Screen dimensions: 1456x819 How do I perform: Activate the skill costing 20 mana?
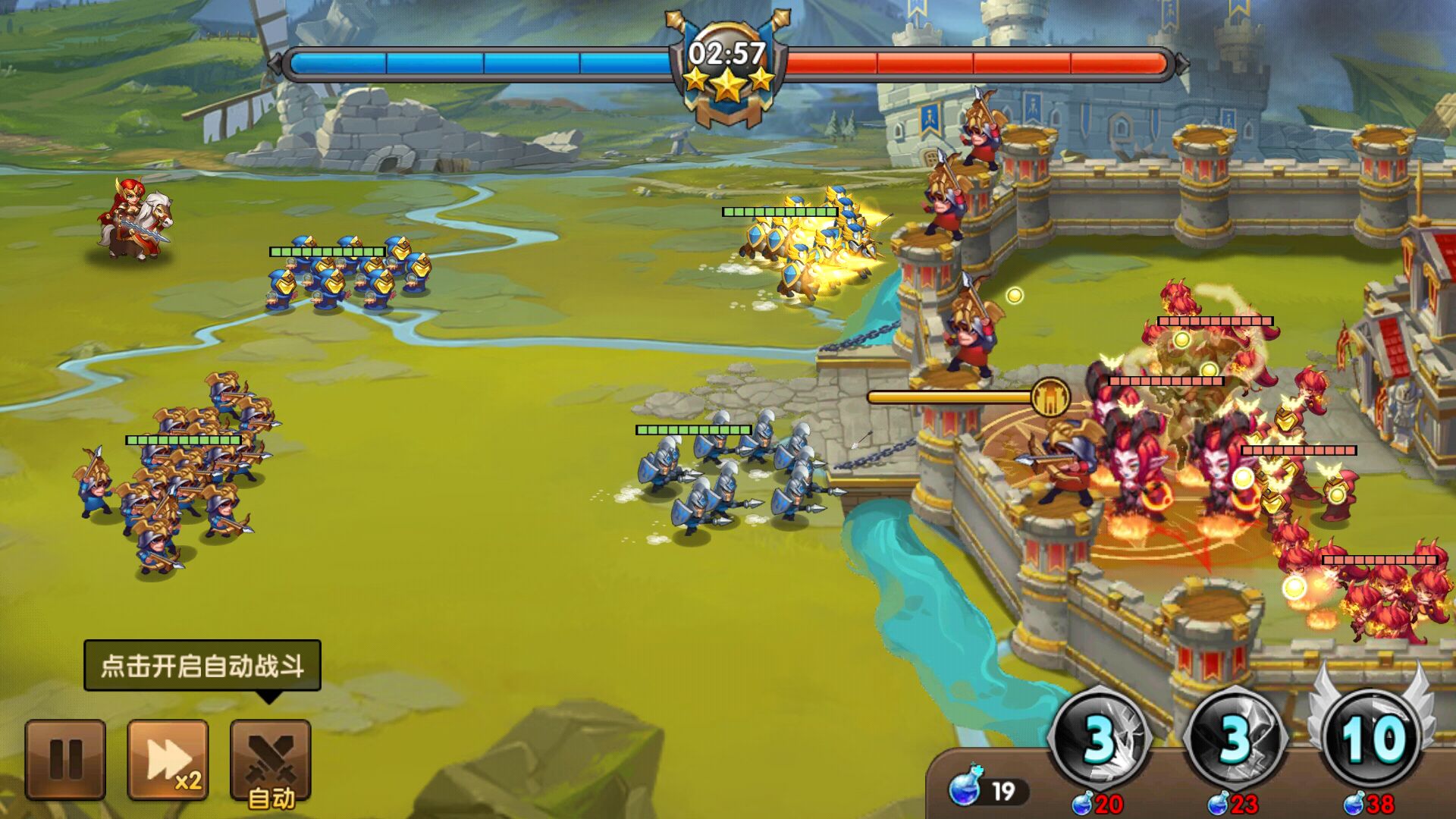[1100, 737]
